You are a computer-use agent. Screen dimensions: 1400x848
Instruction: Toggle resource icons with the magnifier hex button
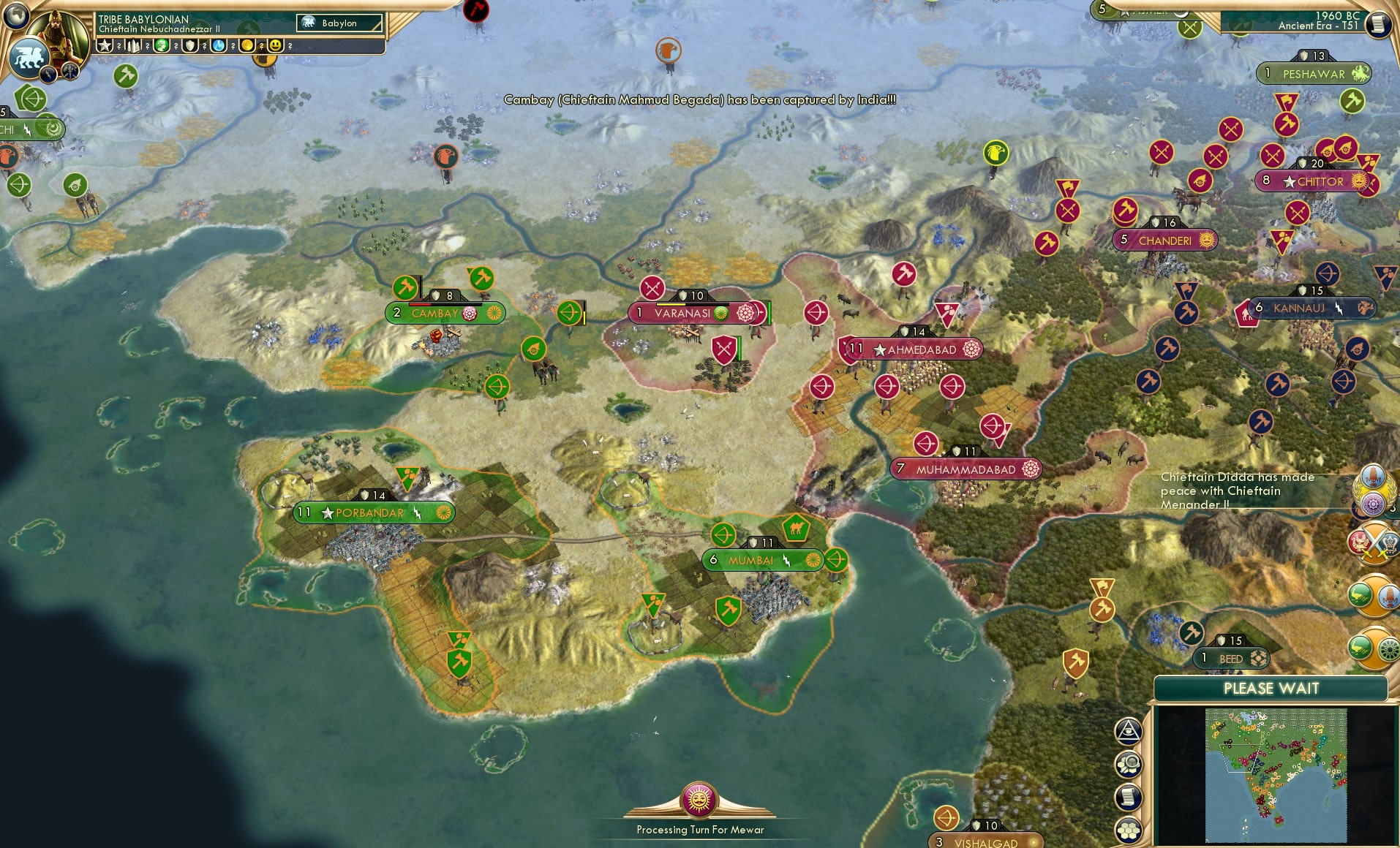tap(1127, 764)
